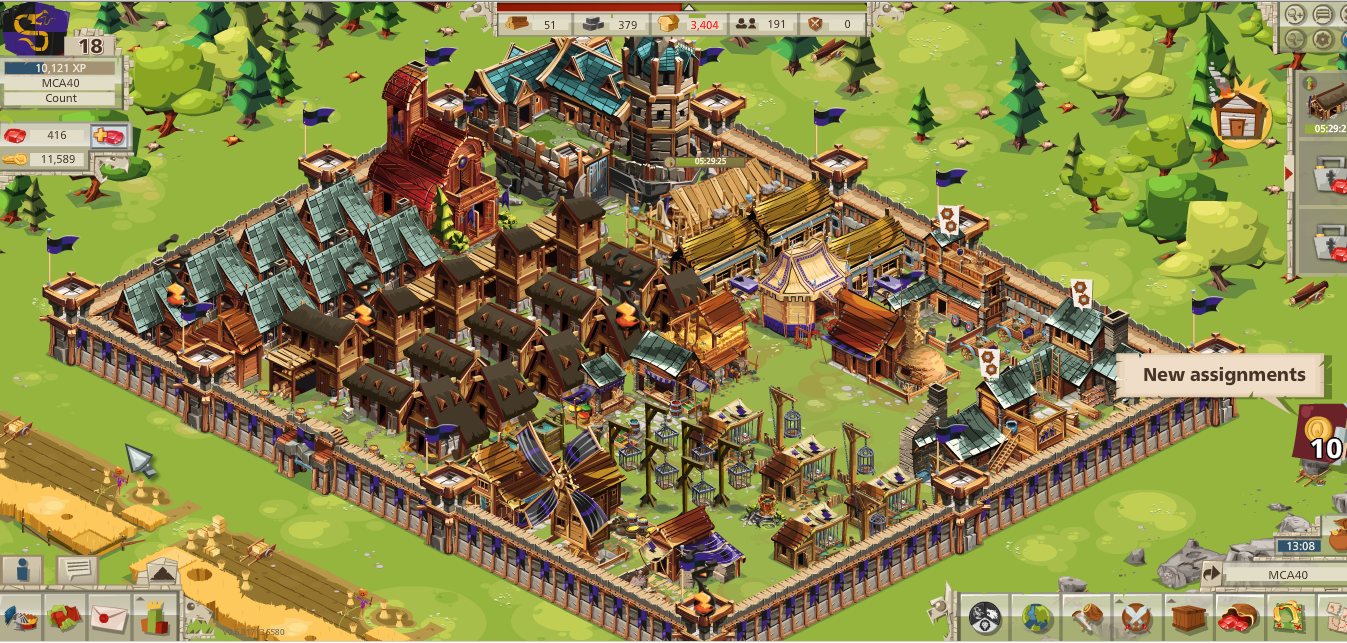Open the knight helmet equipment menu

coord(20,616)
